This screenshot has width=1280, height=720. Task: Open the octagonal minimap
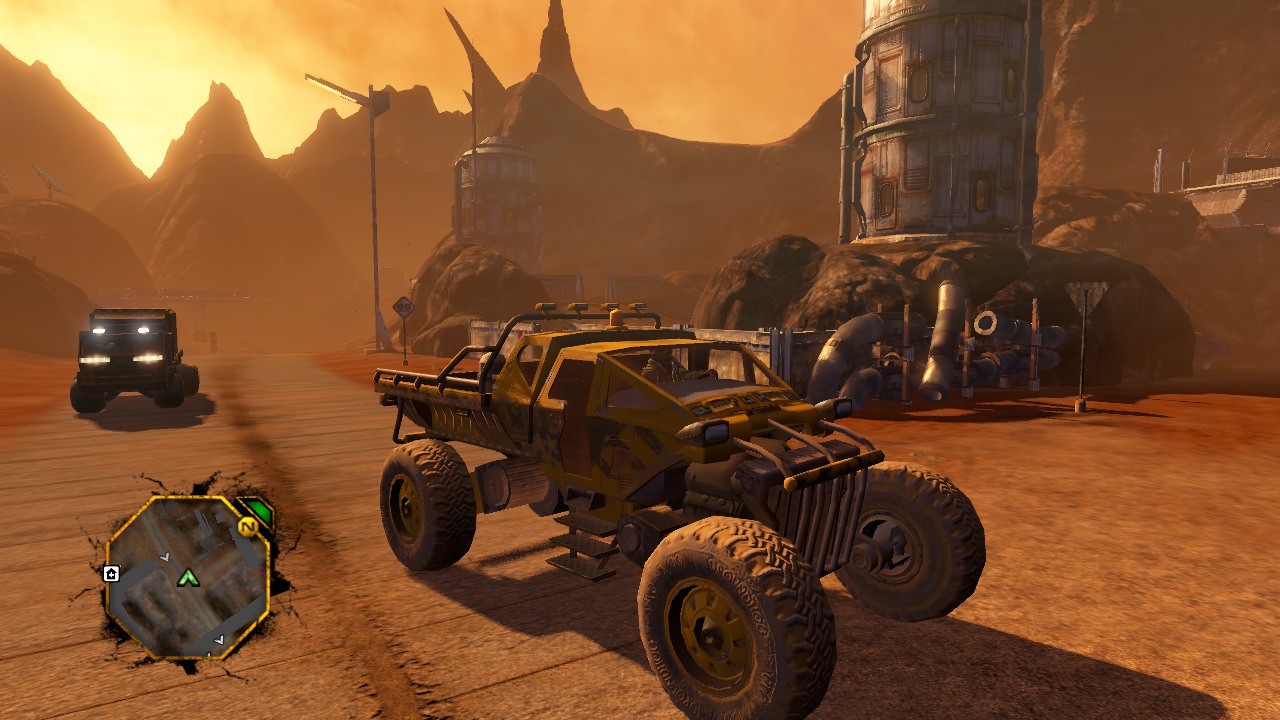pos(187,577)
